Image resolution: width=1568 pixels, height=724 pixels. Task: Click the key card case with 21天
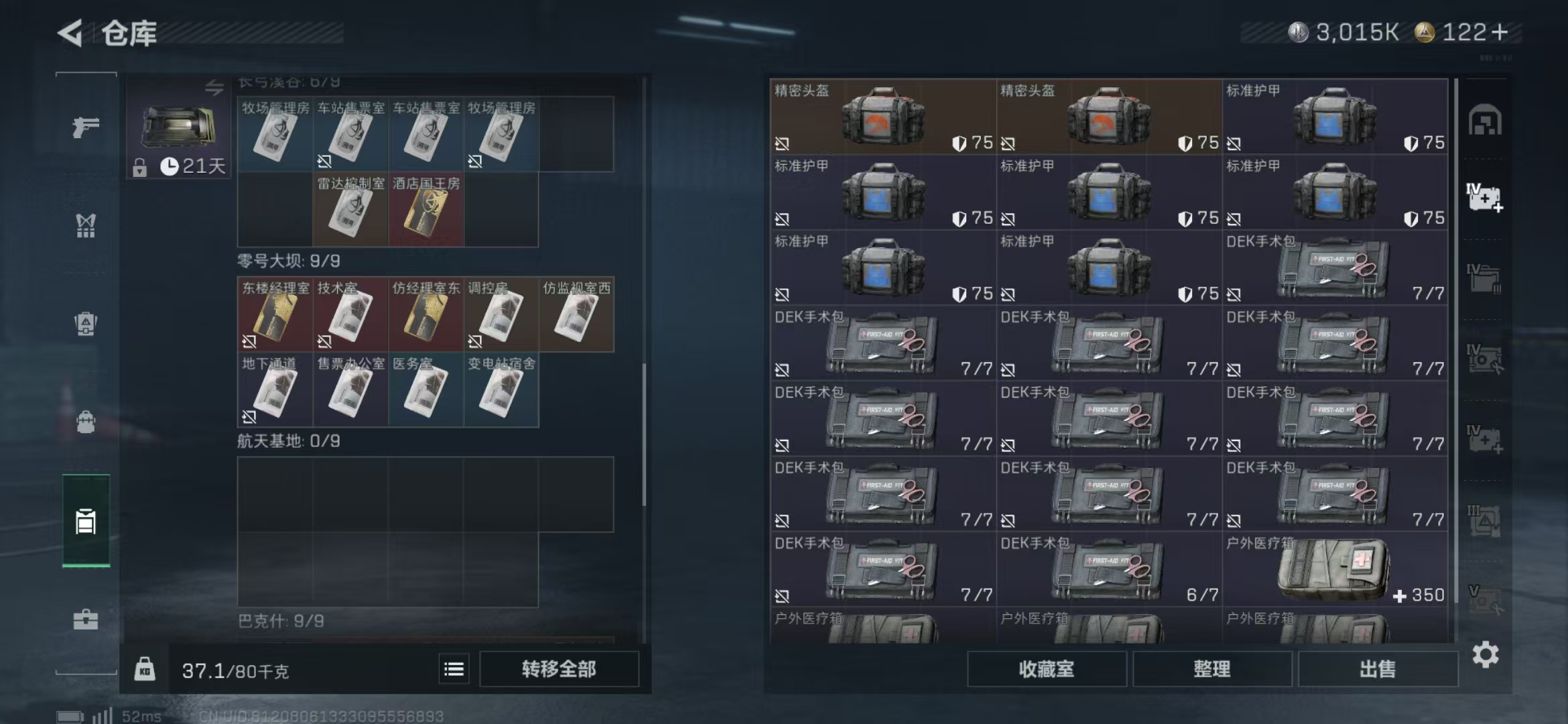coord(178,127)
